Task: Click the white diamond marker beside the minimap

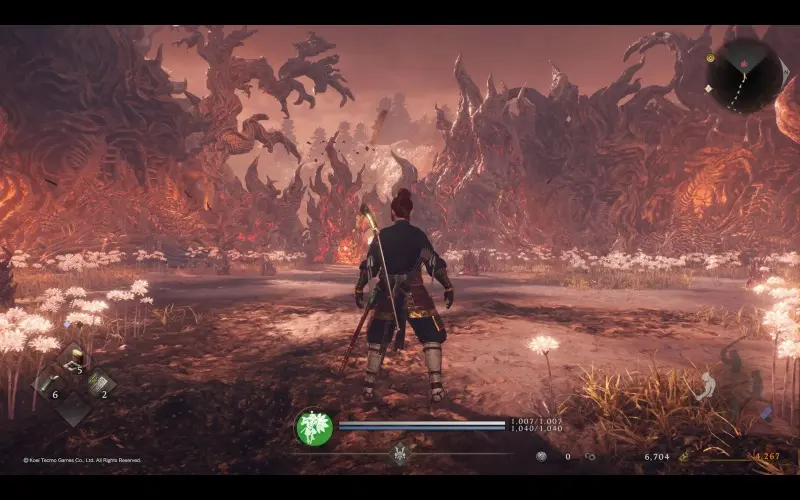Action: tap(708, 88)
